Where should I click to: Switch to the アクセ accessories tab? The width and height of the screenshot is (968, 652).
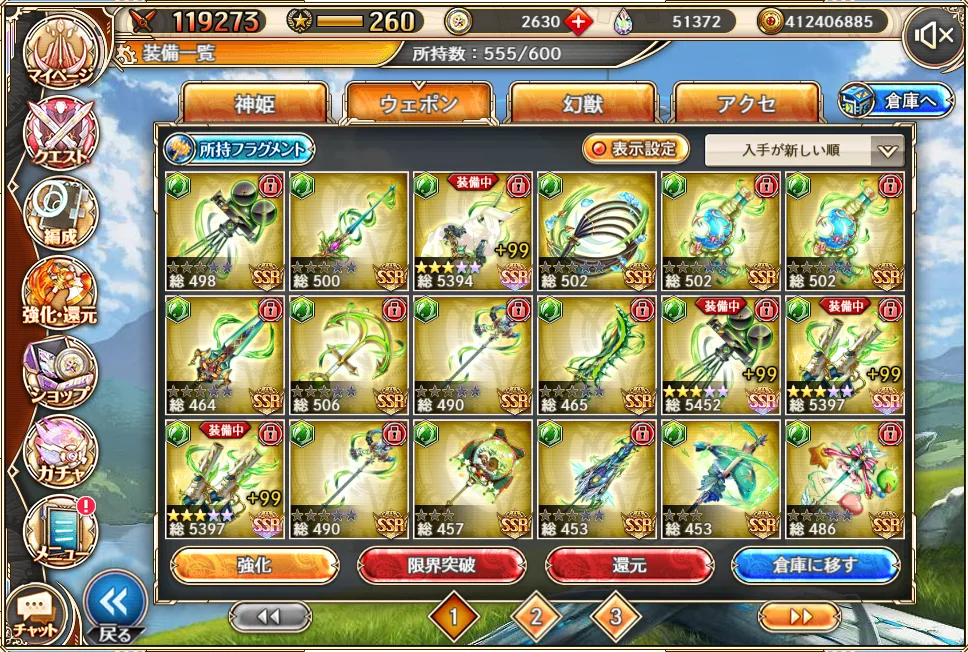click(x=746, y=103)
